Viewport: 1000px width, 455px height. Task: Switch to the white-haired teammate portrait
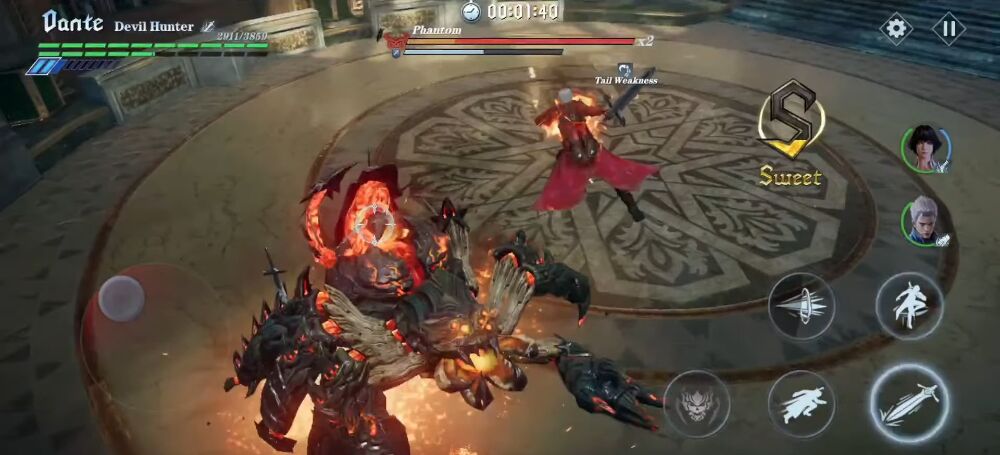click(925, 221)
